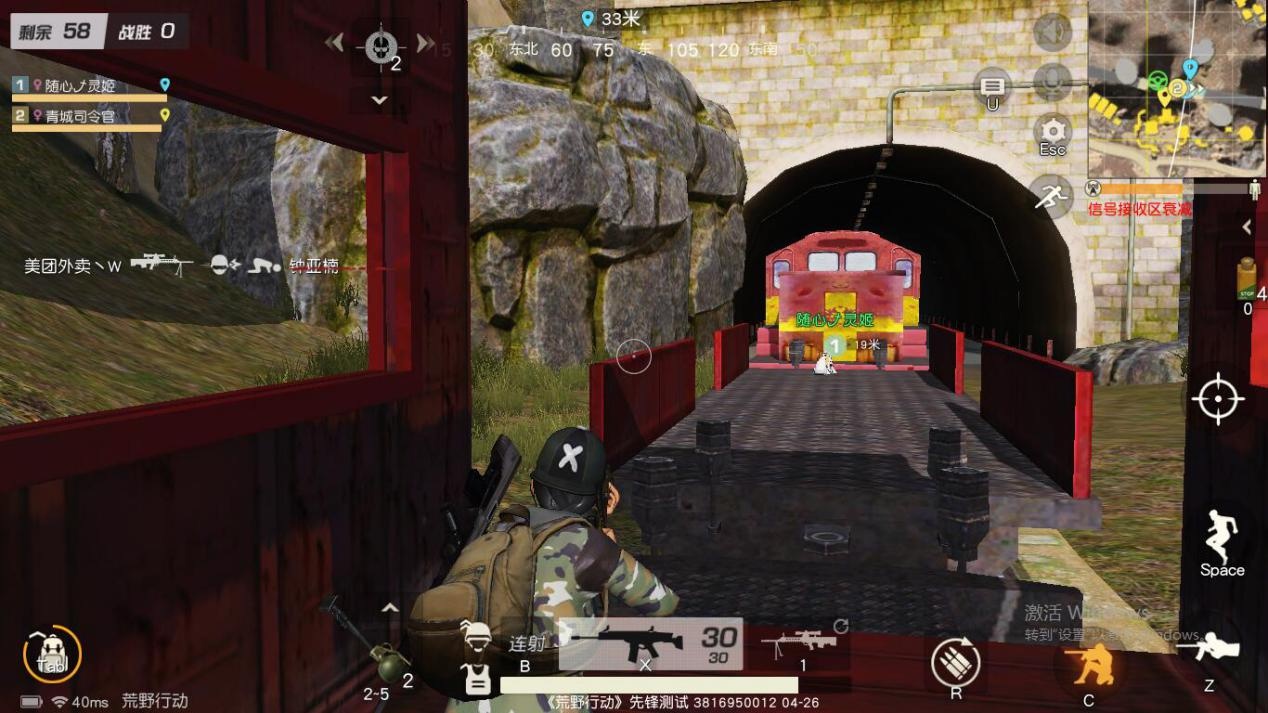Expand the dropdown arrow under skull icon

click(x=379, y=100)
